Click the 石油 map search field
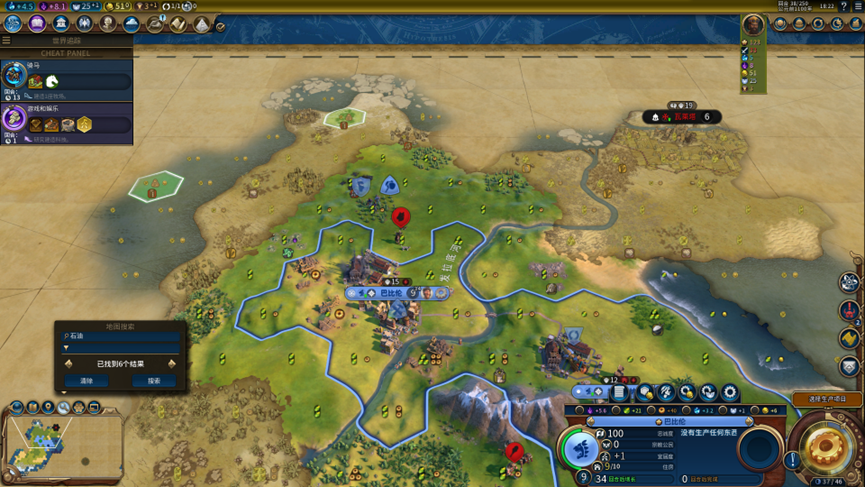This screenshot has width=865, height=487. point(120,336)
